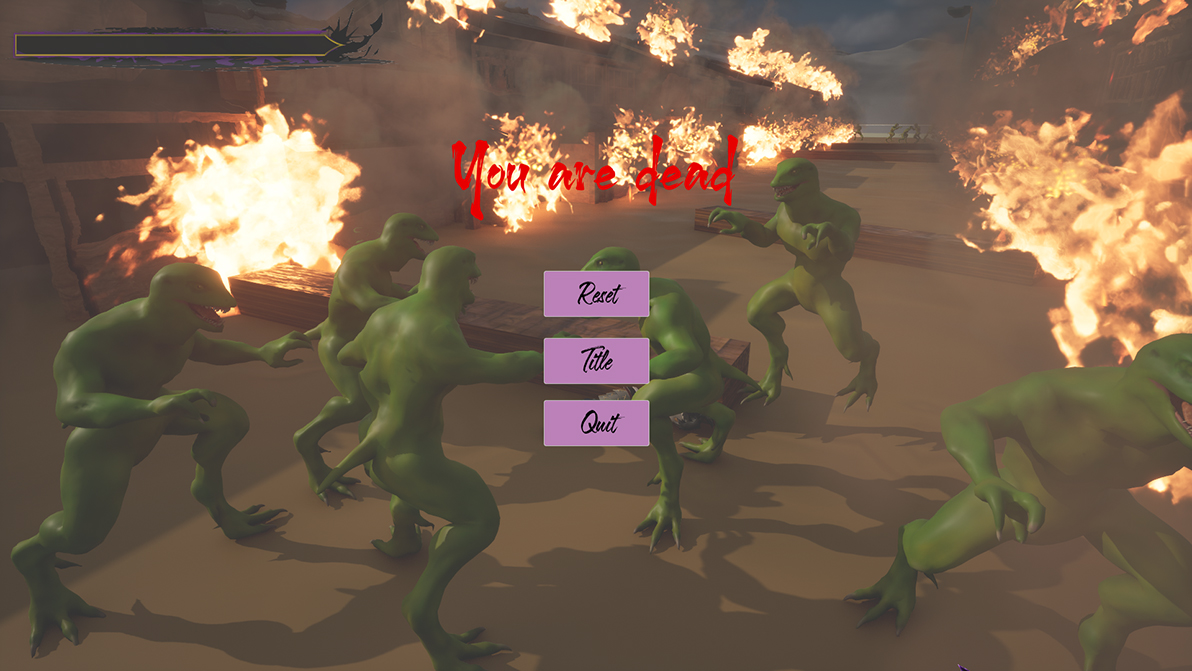Click the Reset button
The height and width of the screenshot is (671, 1192).
coord(596,294)
